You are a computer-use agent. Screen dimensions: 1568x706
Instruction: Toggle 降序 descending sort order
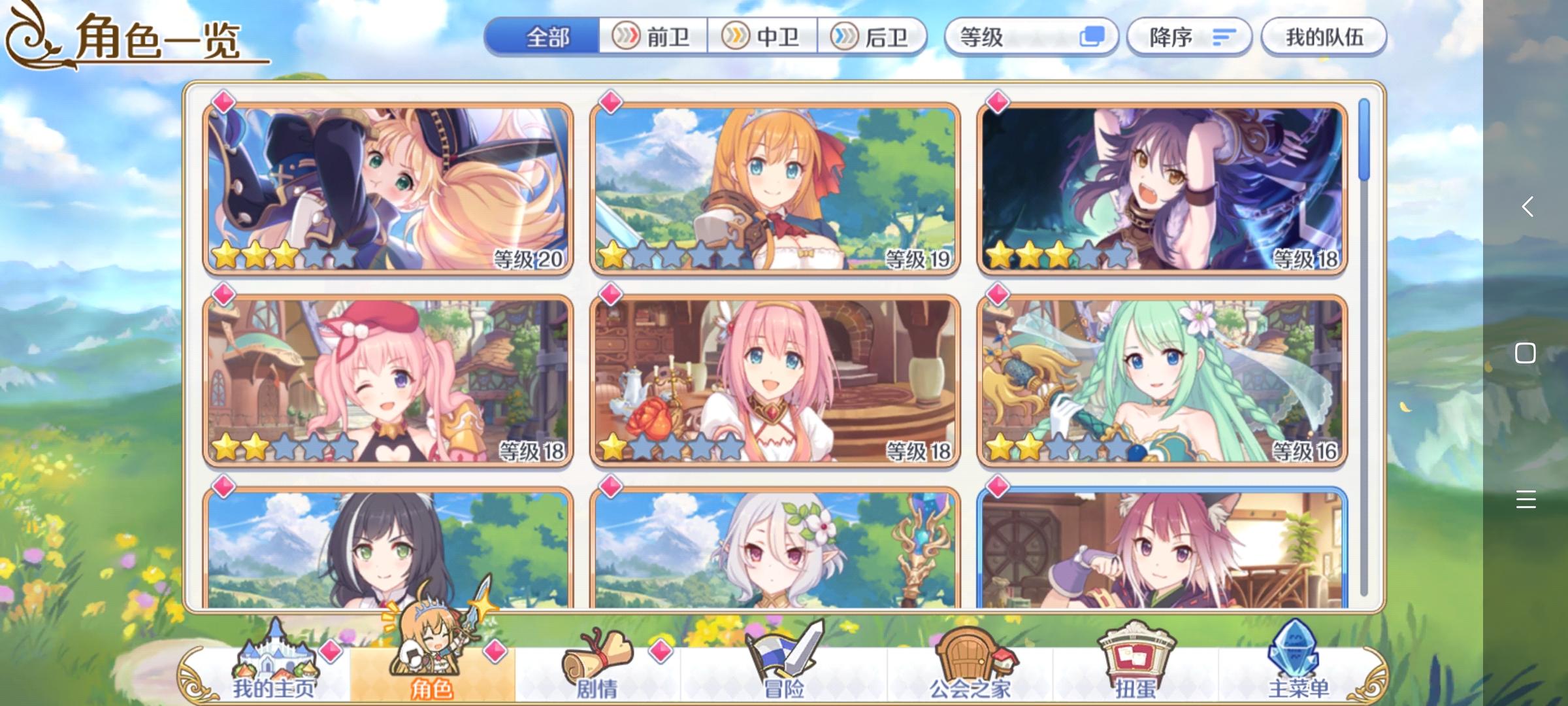pyautogui.click(x=1189, y=37)
